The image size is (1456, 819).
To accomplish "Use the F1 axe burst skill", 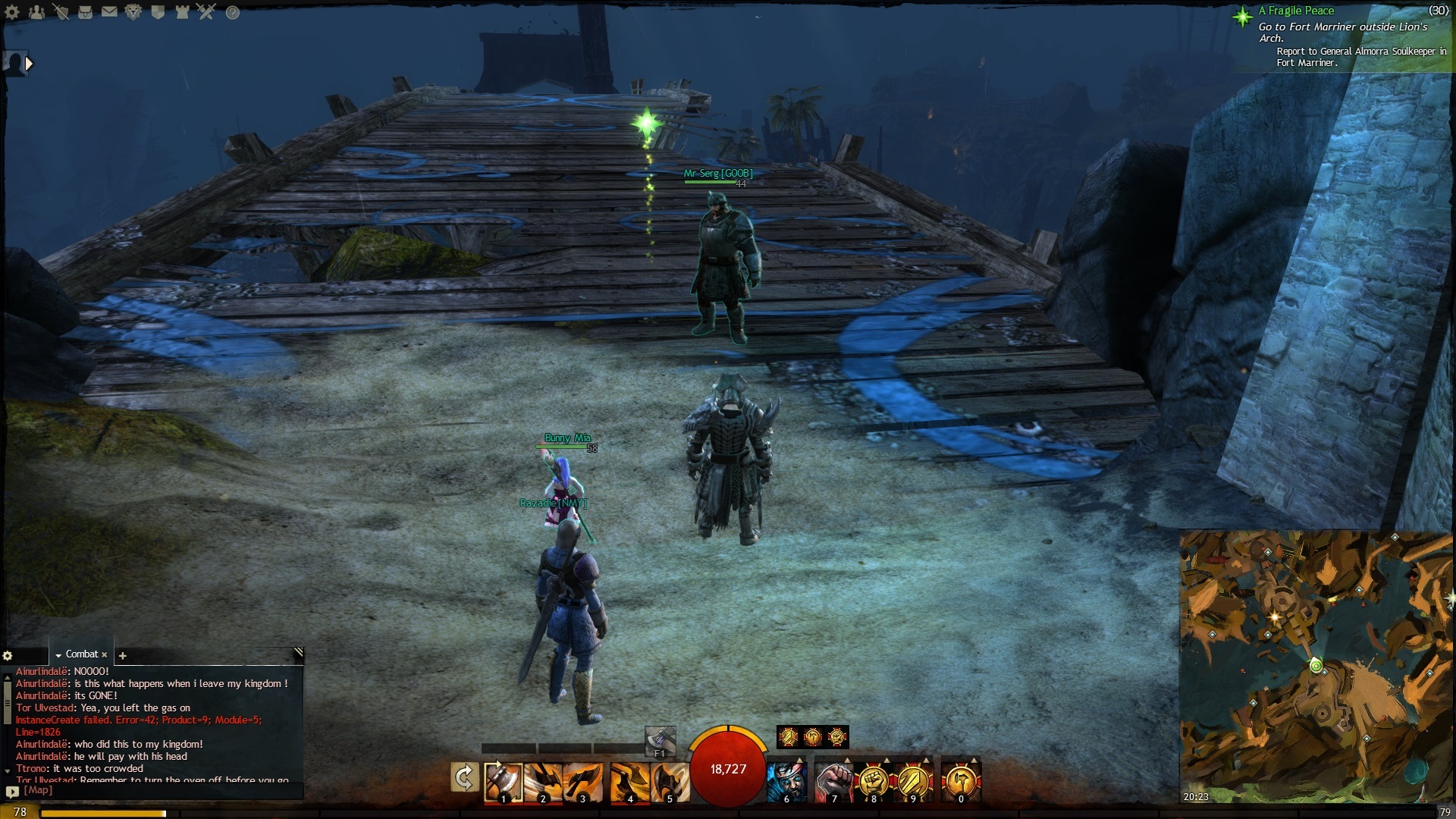I will tap(659, 739).
